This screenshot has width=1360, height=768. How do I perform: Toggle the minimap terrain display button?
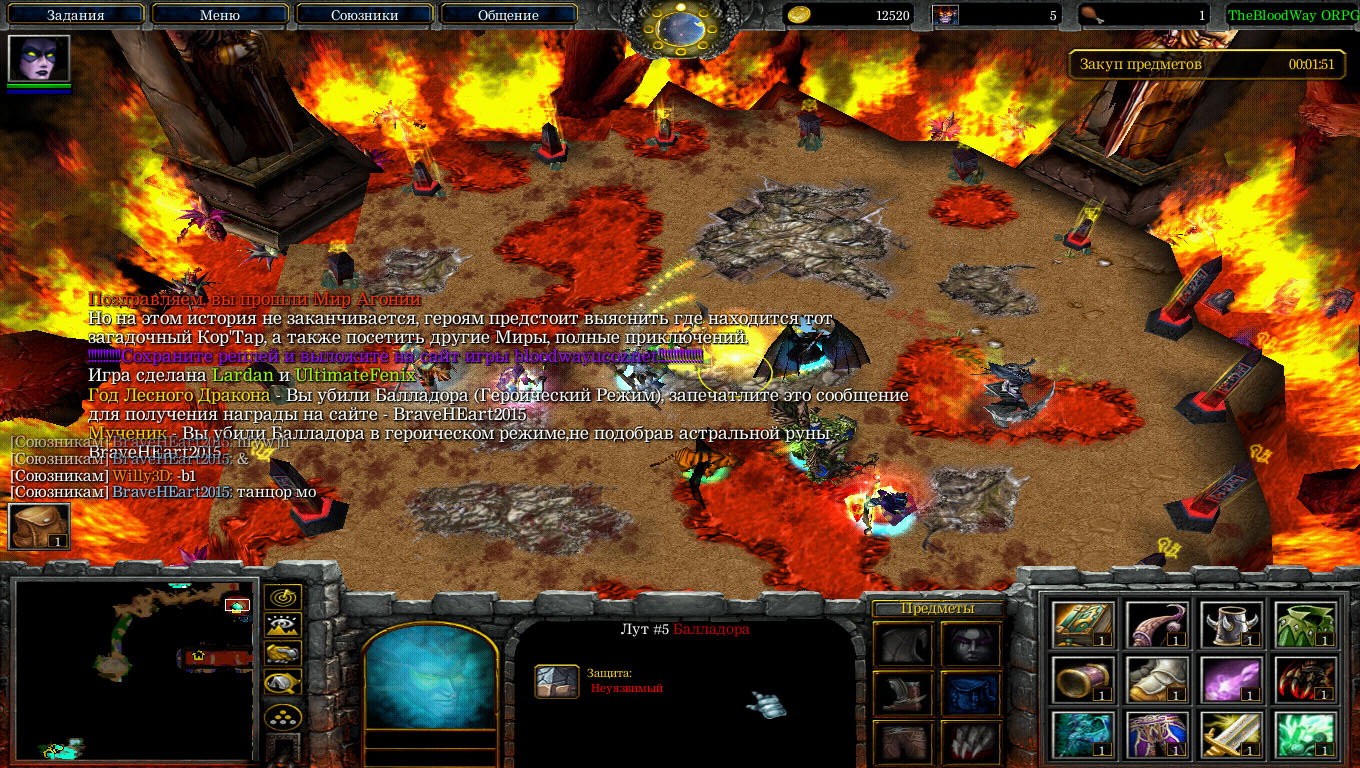coord(283,626)
